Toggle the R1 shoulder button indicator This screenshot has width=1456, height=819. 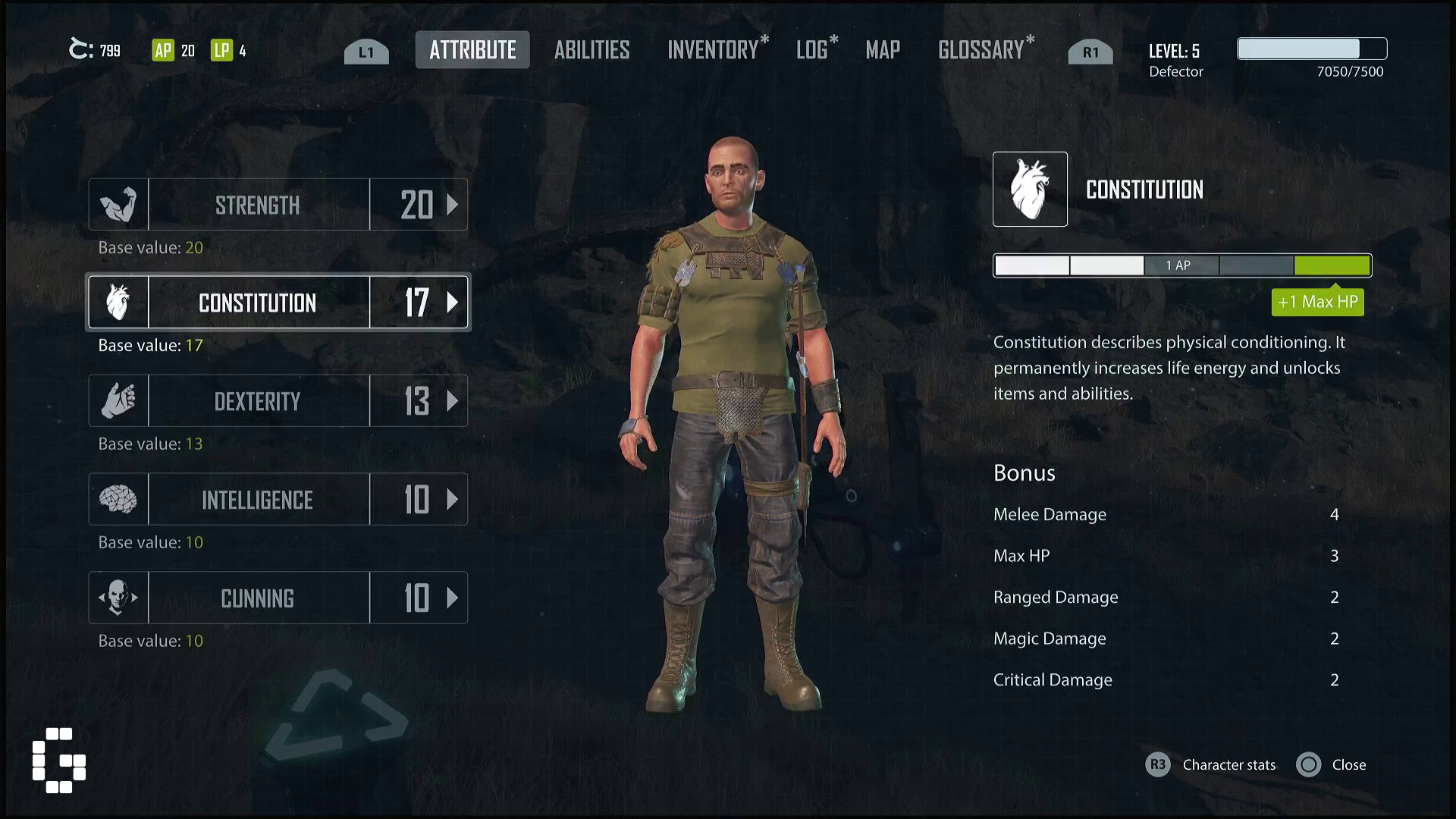coord(1090,52)
